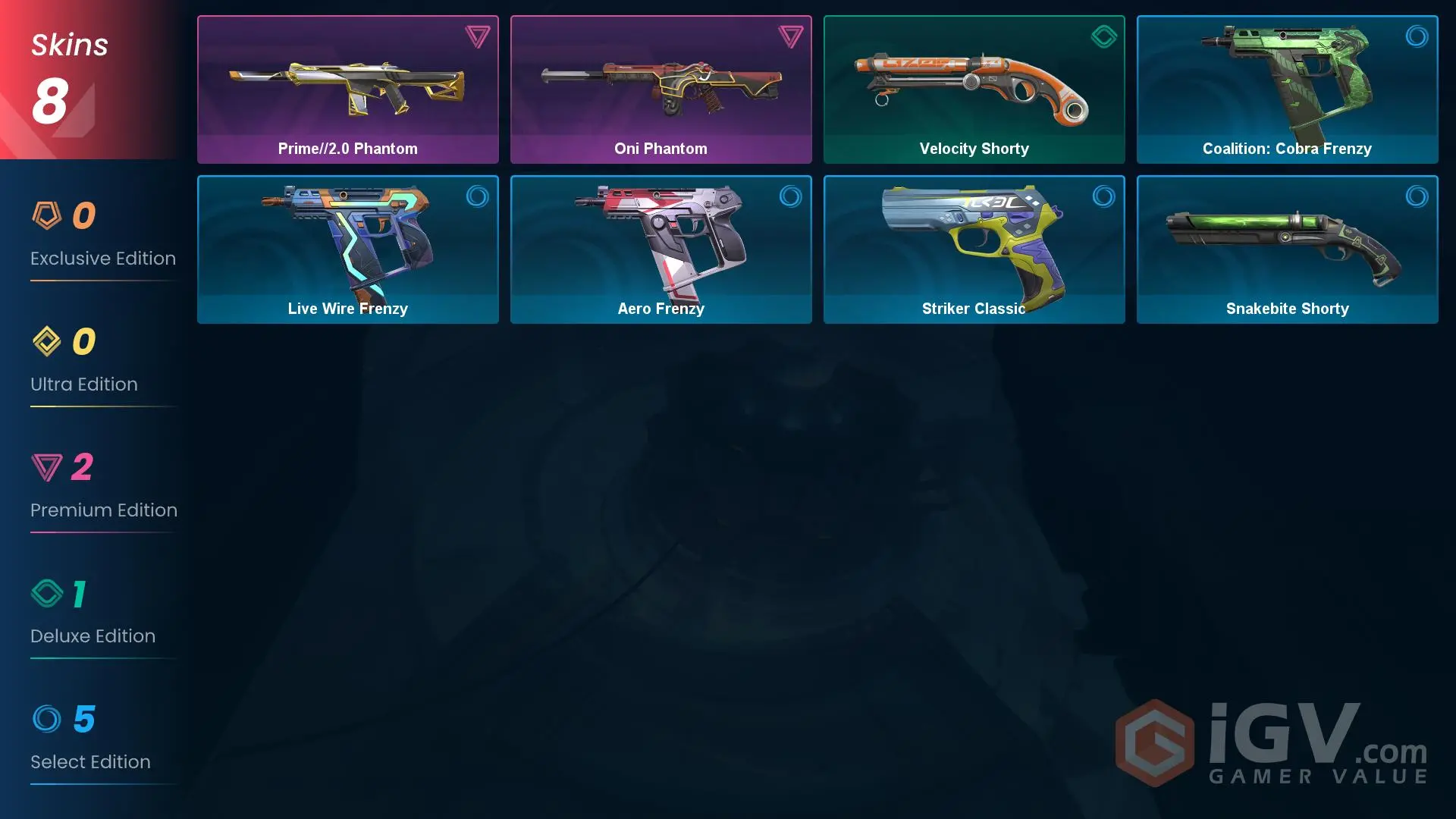The image size is (1456, 819).
Task: Click the pink edition badge on Oni Phantom card
Action: point(791,36)
